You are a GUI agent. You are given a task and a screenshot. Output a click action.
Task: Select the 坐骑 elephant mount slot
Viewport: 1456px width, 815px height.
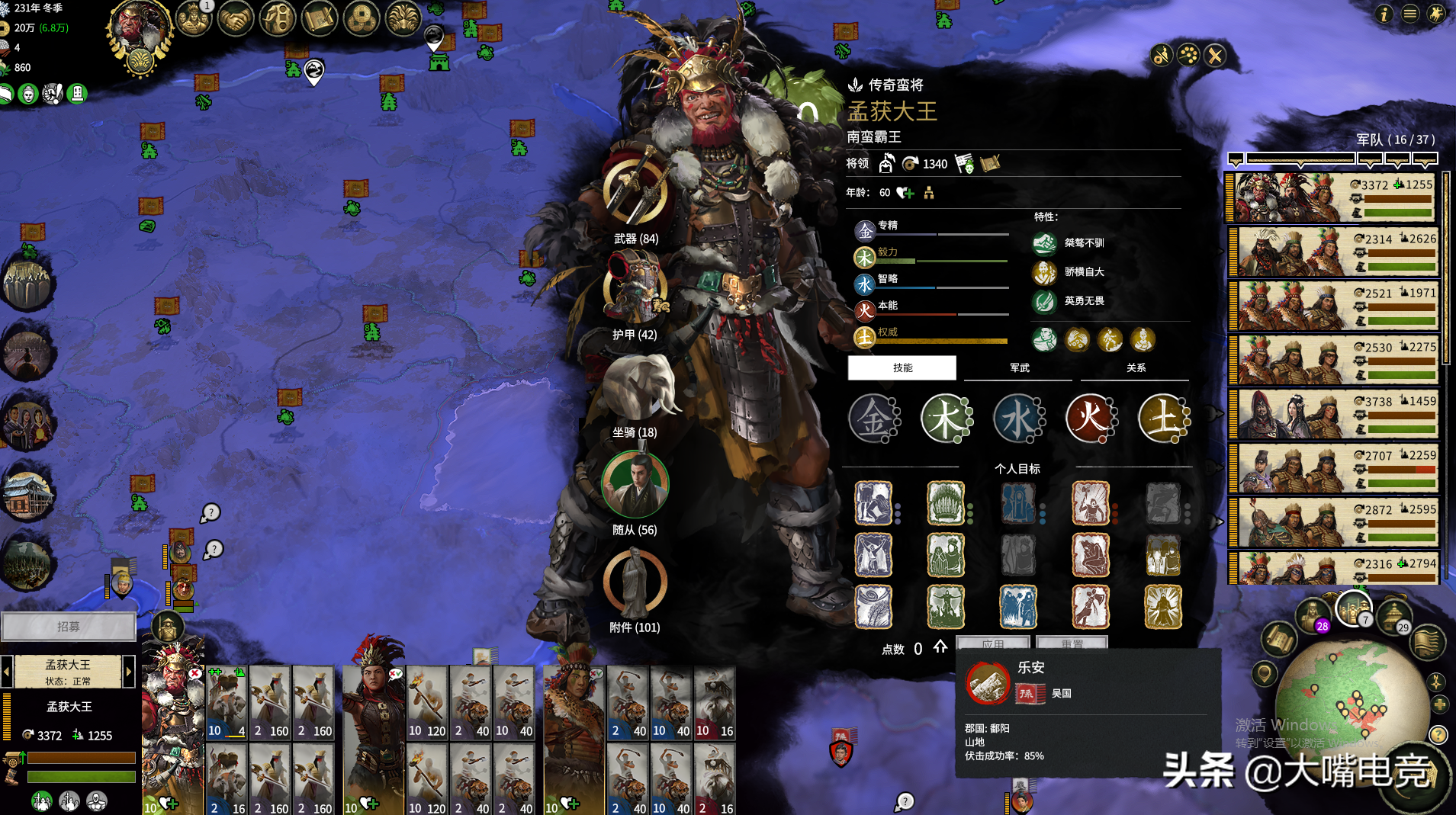click(x=635, y=387)
